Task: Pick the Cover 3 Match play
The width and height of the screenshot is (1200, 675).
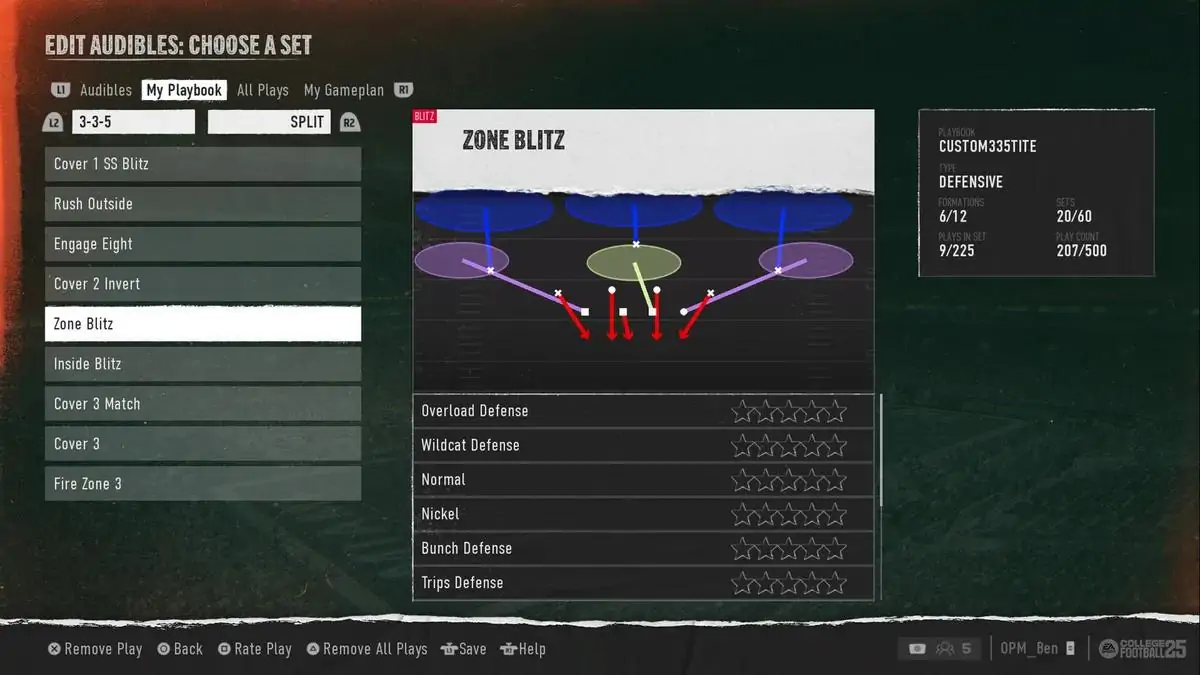Action: click(x=202, y=404)
